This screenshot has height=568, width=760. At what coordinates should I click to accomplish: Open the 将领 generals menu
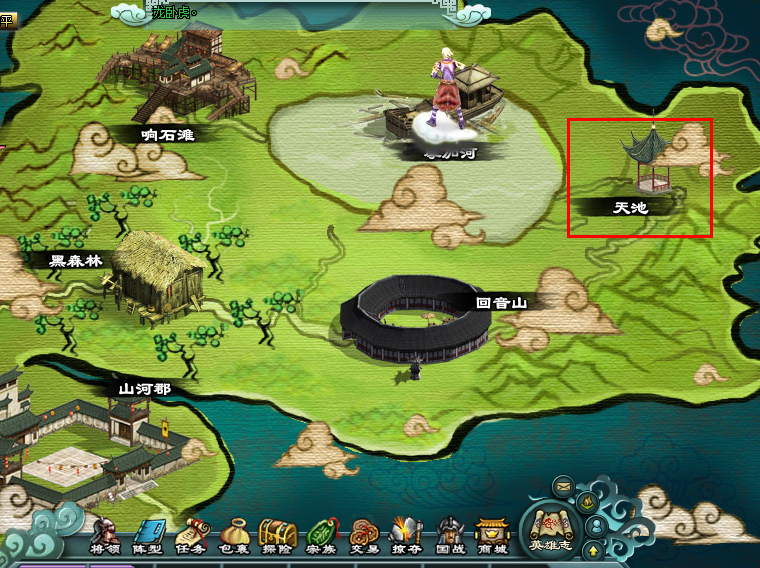(x=105, y=535)
